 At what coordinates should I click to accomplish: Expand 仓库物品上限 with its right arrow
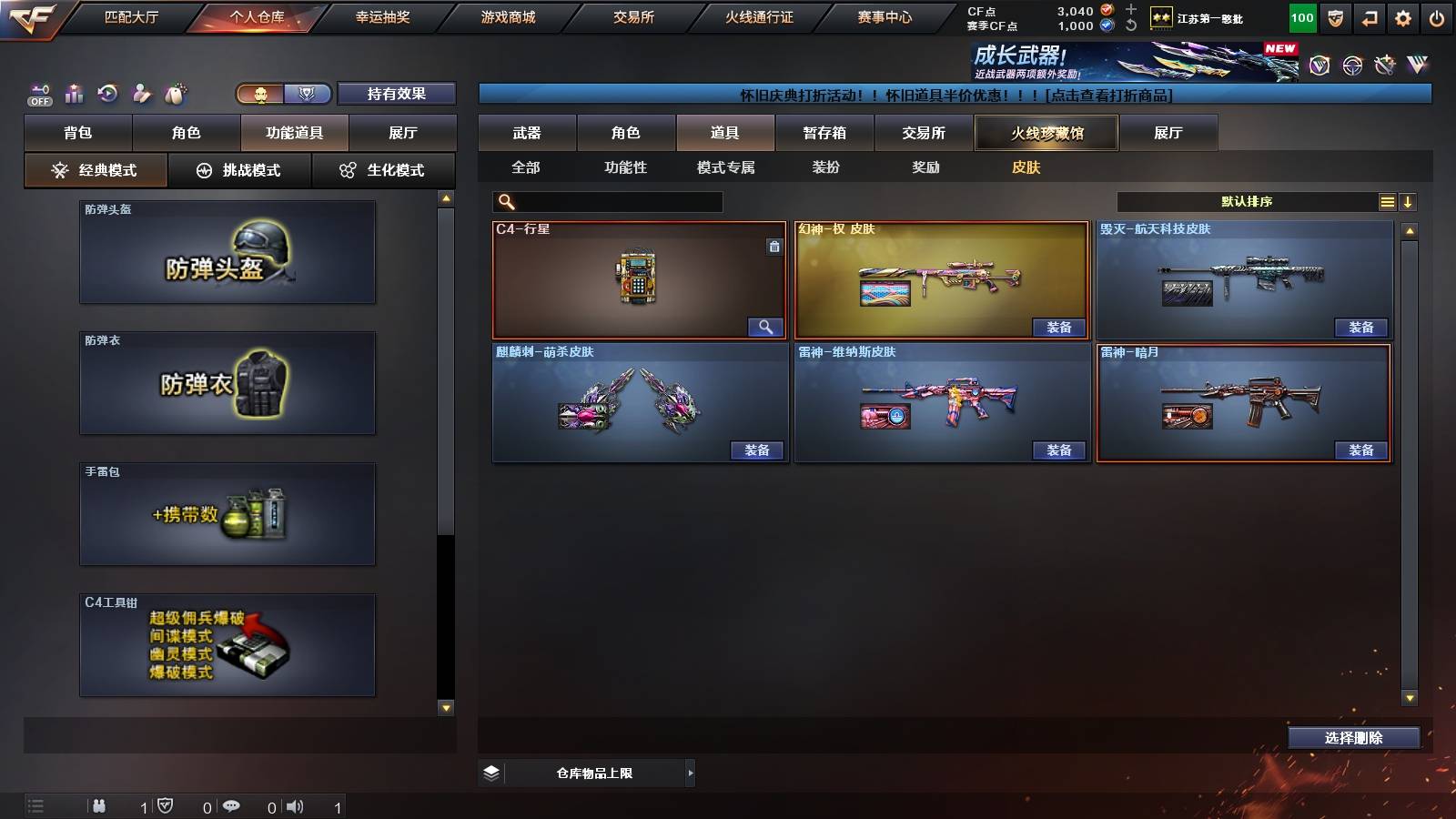[689, 773]
